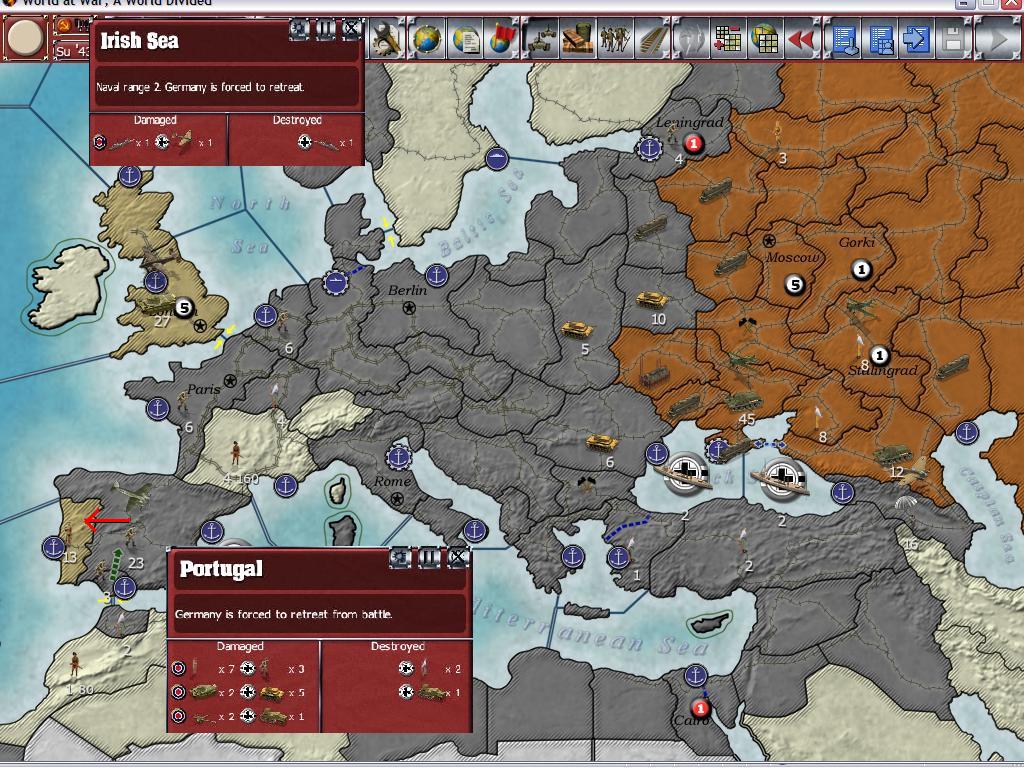Pause the Irish Sea battle popup
This screenshot has width=1024, height=768.
point(326,29)
